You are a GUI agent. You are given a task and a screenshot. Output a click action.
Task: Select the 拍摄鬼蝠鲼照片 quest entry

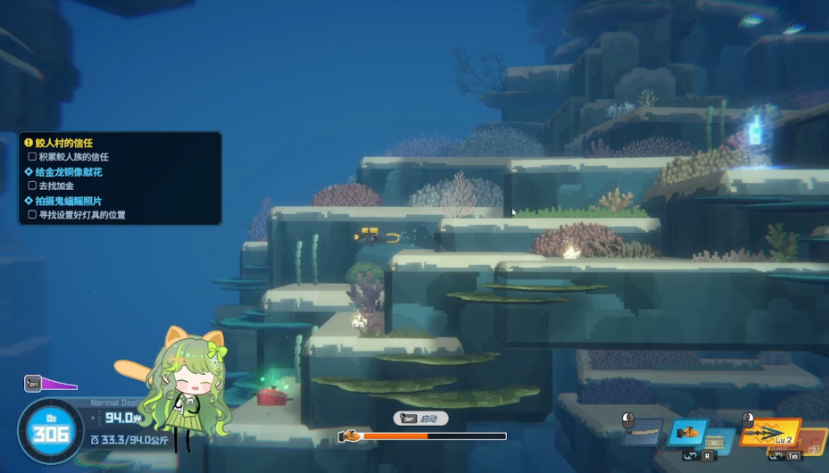(x=69, y=200)
